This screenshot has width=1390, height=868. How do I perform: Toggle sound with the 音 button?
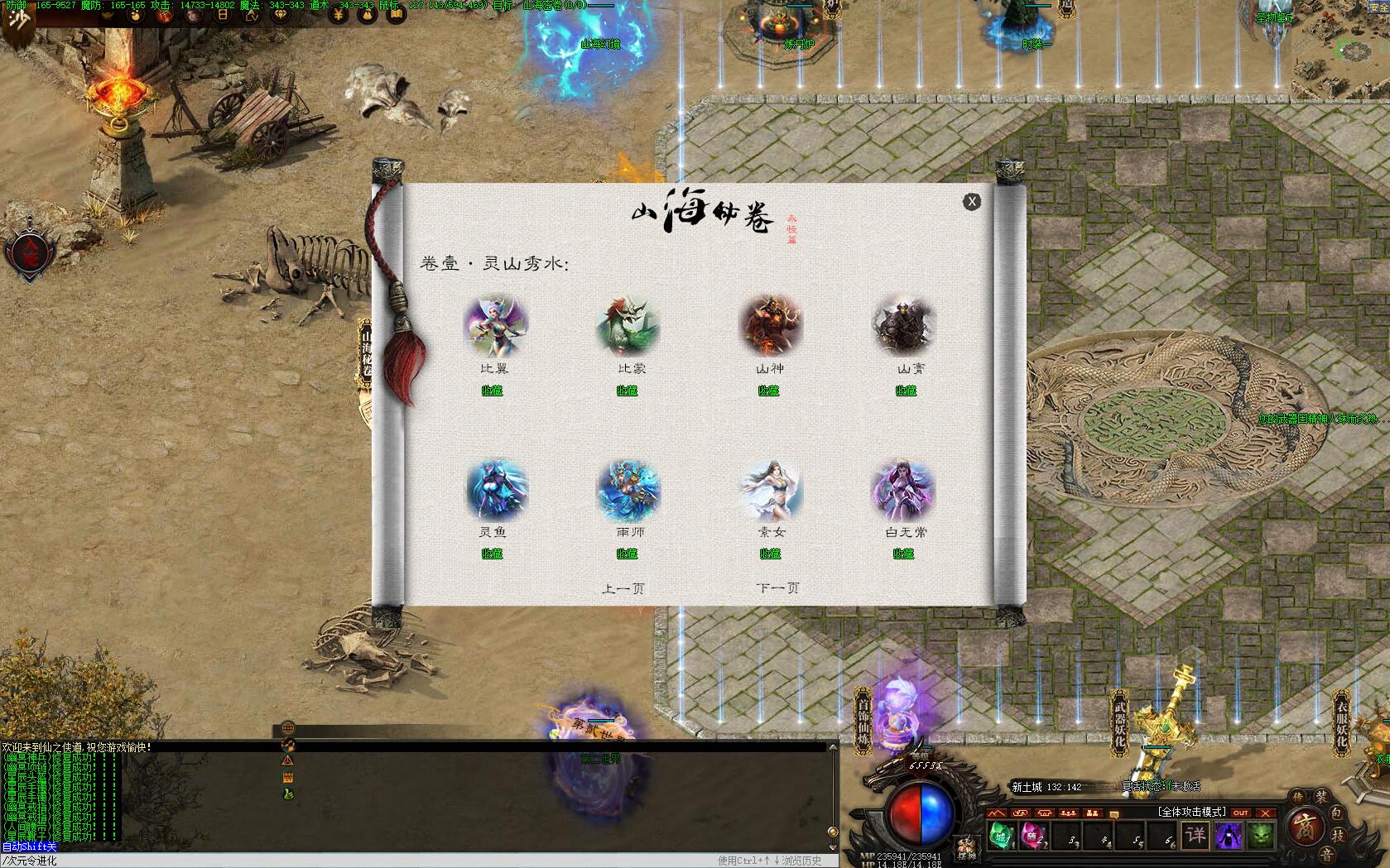[x=1326, y=856]
